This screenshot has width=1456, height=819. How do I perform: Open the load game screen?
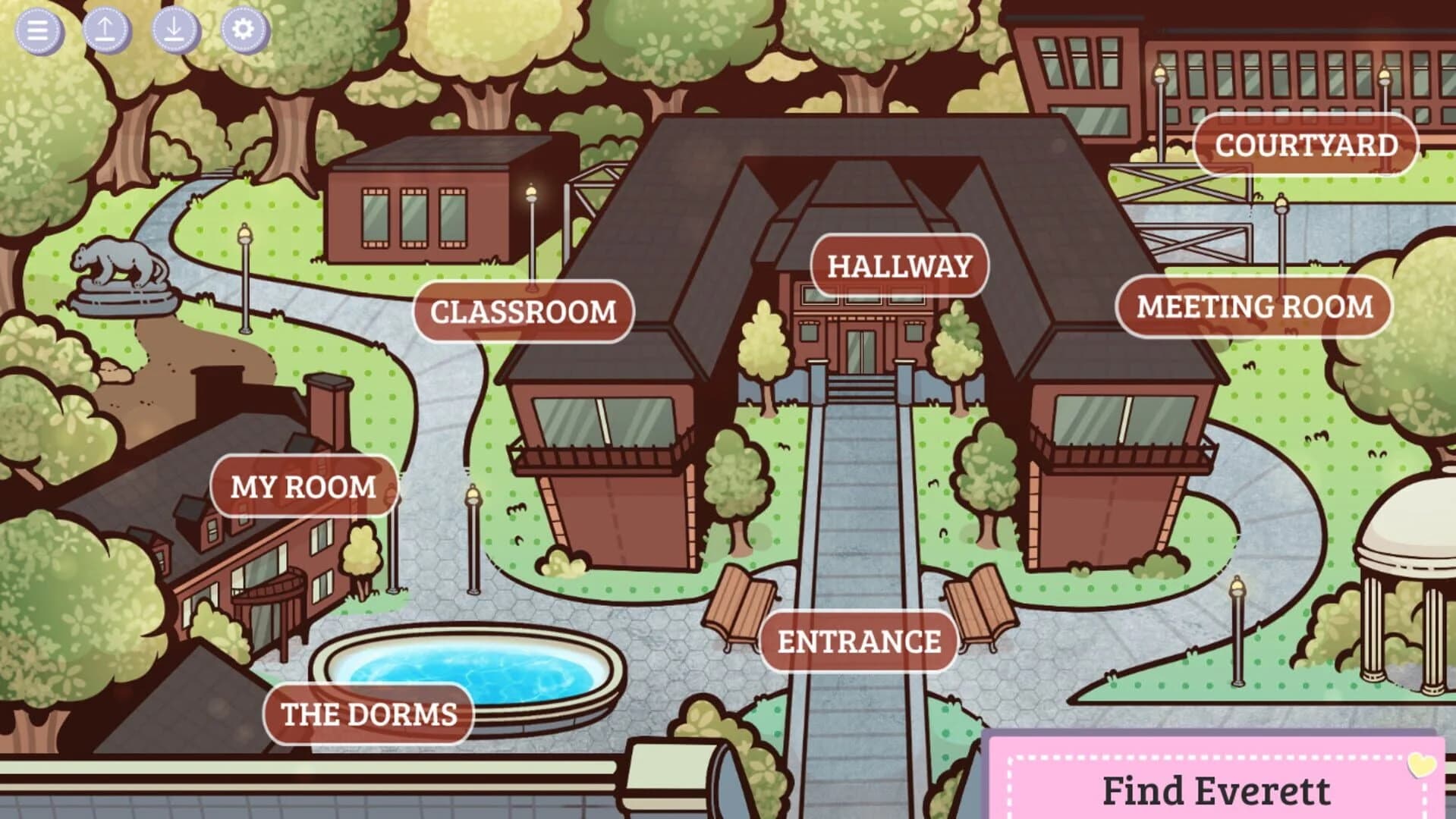coord(173,30)
